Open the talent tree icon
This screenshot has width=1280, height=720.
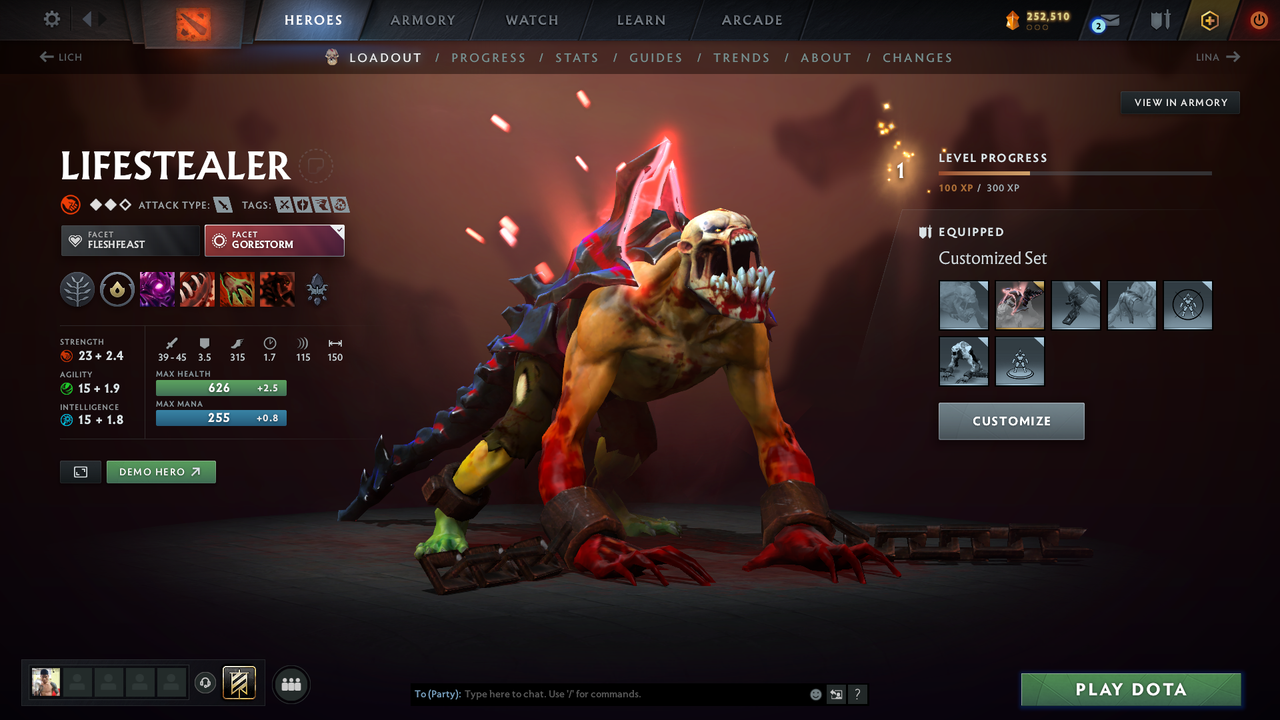point(78,290)
